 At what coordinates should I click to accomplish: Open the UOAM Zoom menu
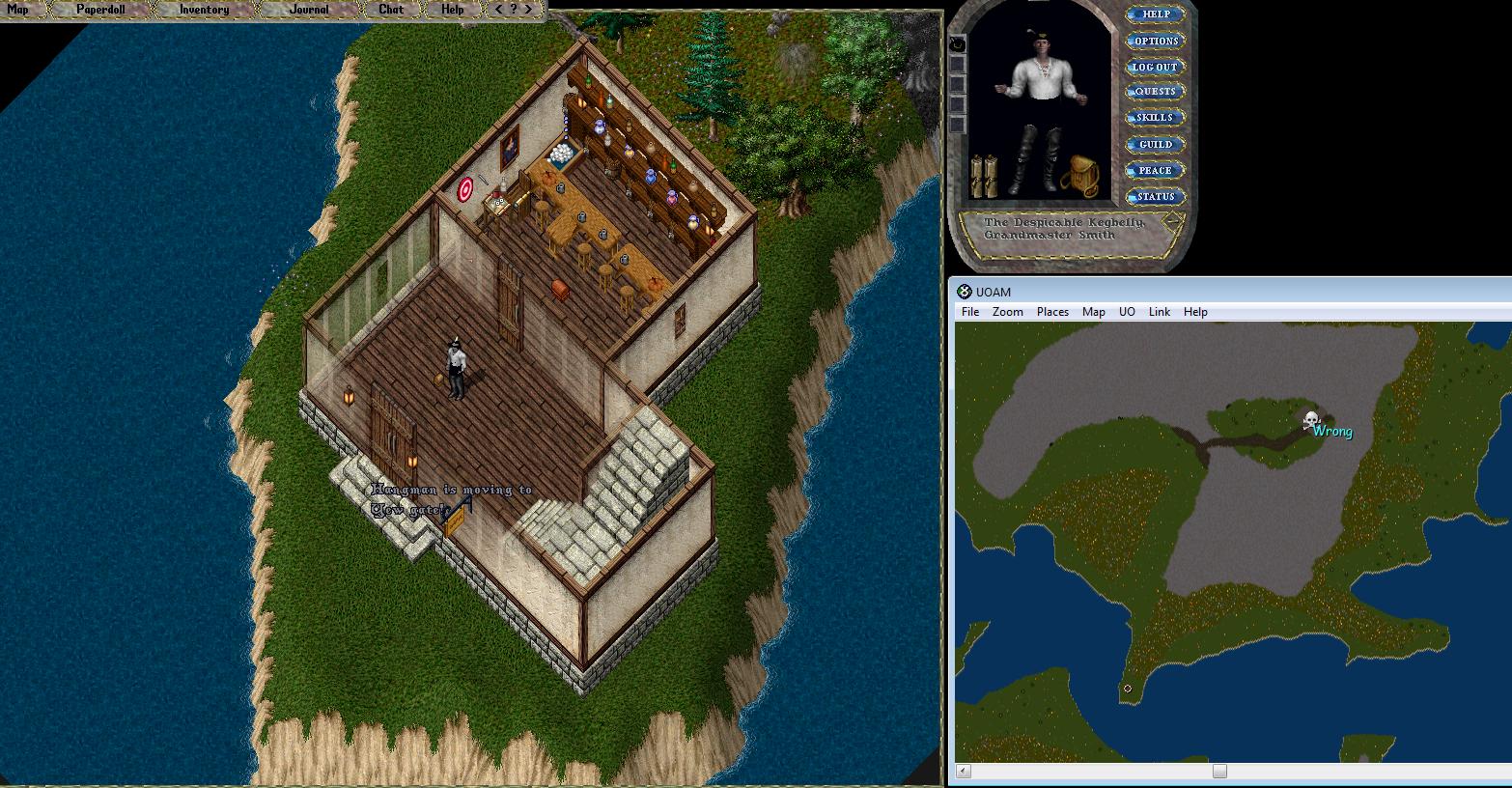[1007, 312]
